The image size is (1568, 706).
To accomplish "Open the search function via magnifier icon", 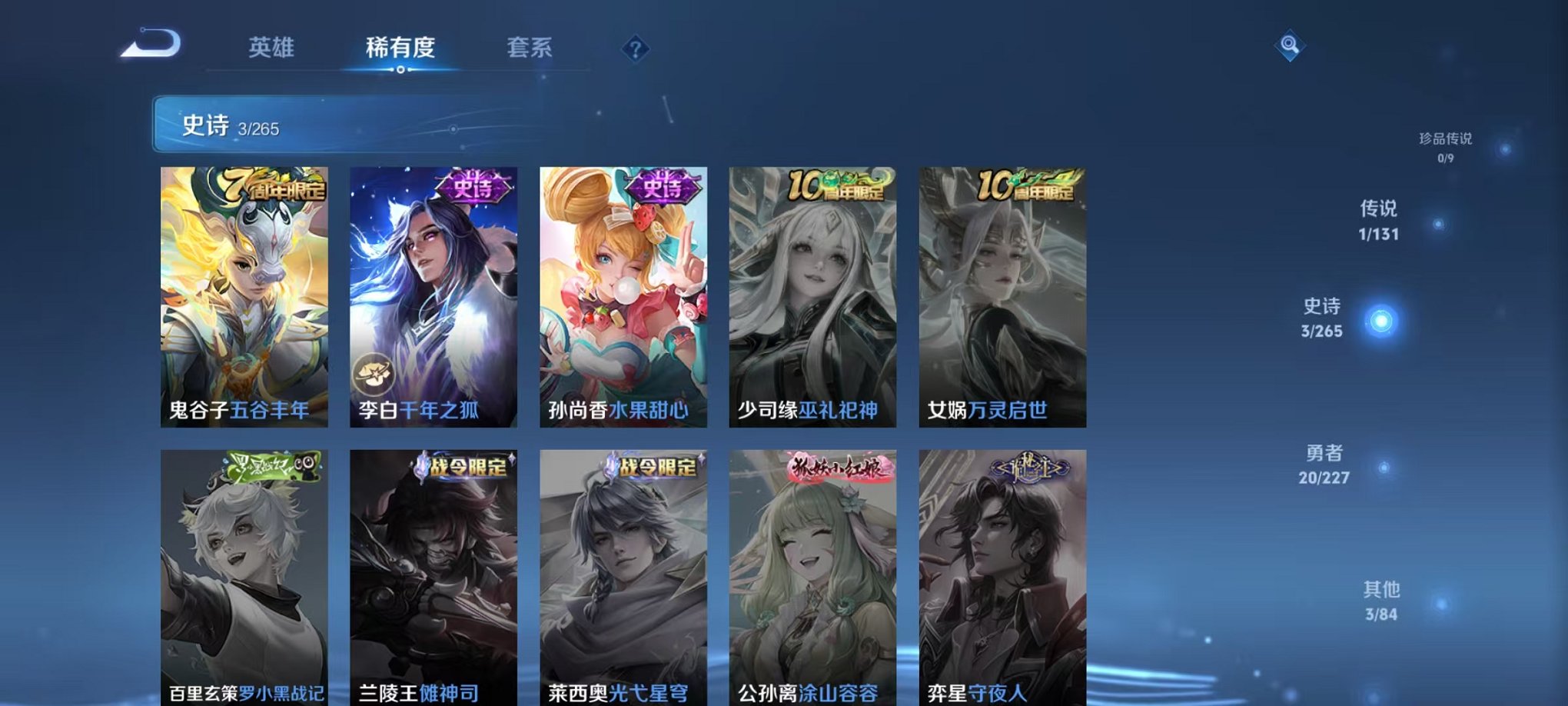I will pos(1291,46).
